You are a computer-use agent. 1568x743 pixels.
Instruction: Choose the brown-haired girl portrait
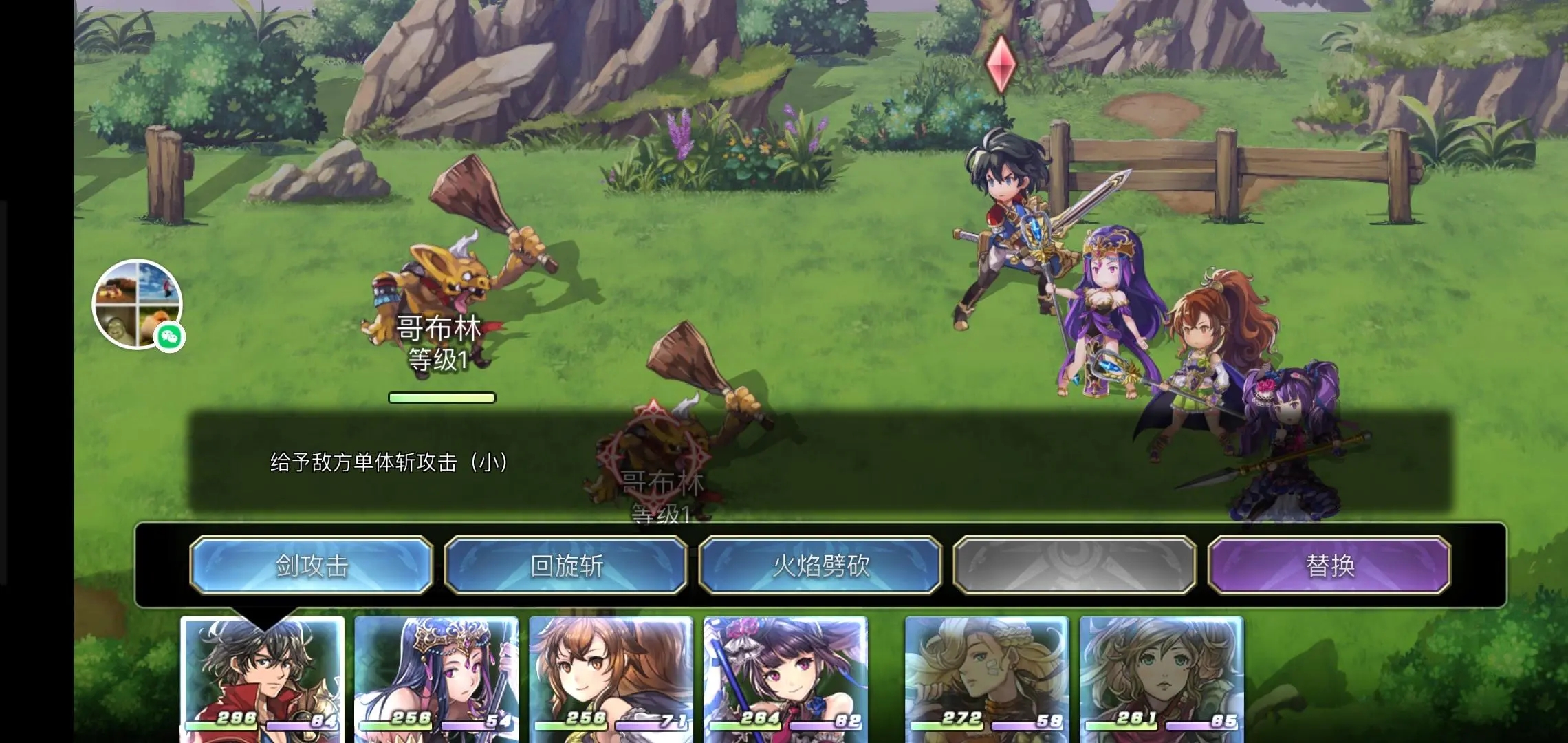(611, 678)
